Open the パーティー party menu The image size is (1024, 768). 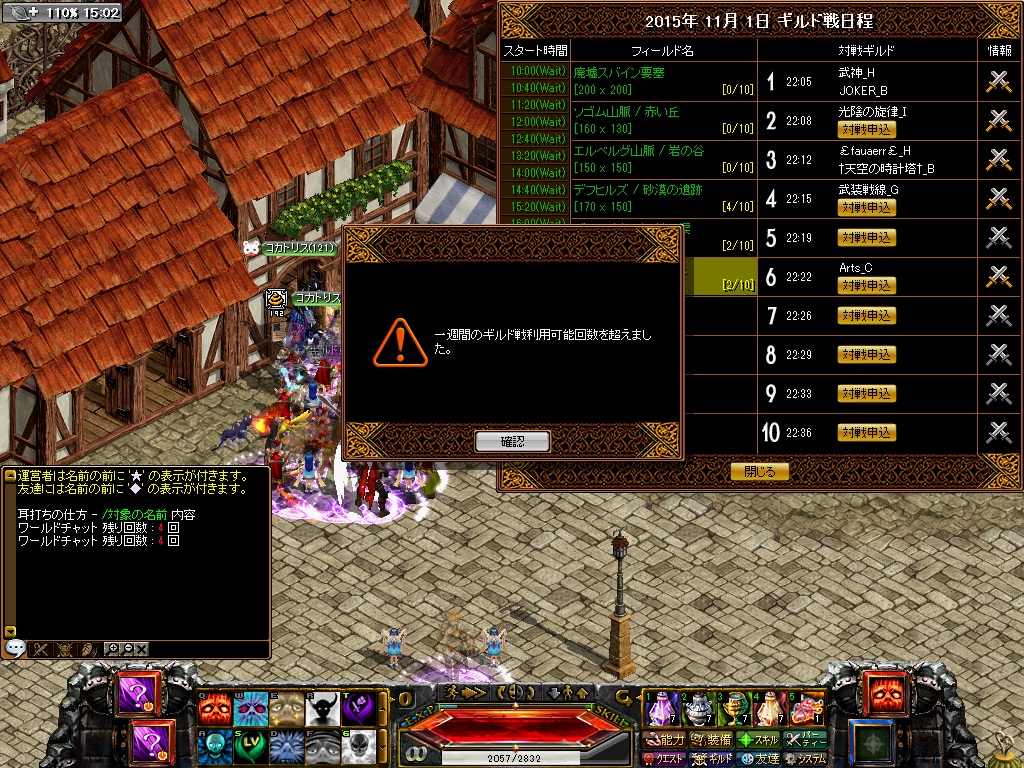[x=806, y=740]
